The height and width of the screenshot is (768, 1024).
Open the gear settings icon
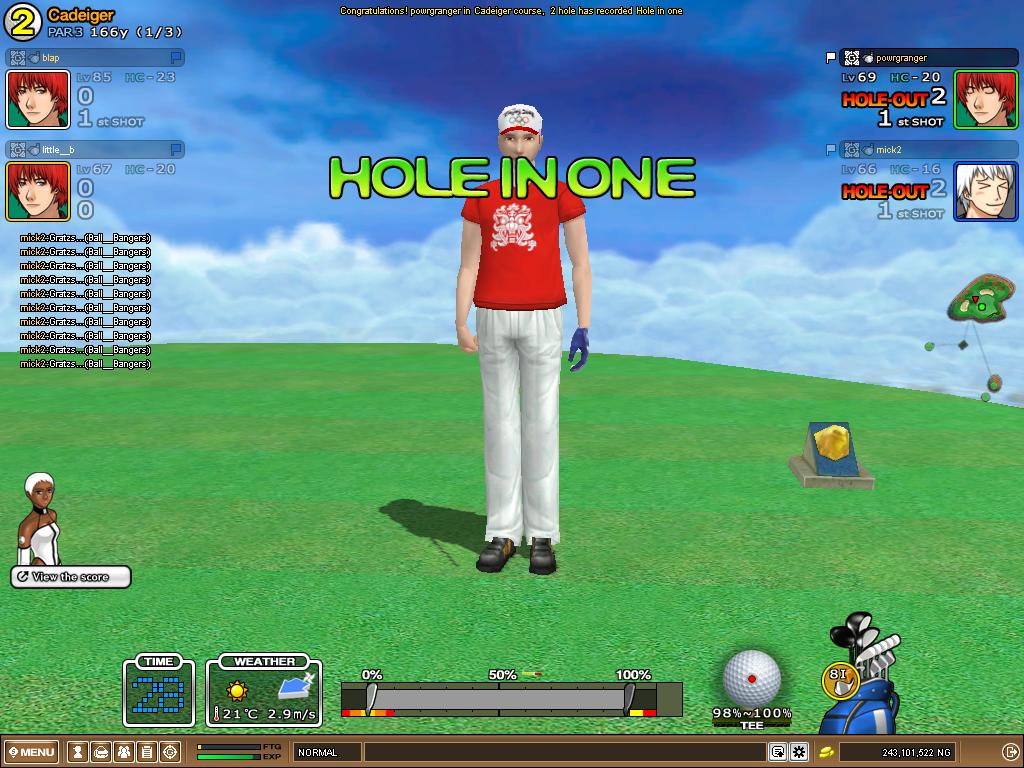click(799, 752)
